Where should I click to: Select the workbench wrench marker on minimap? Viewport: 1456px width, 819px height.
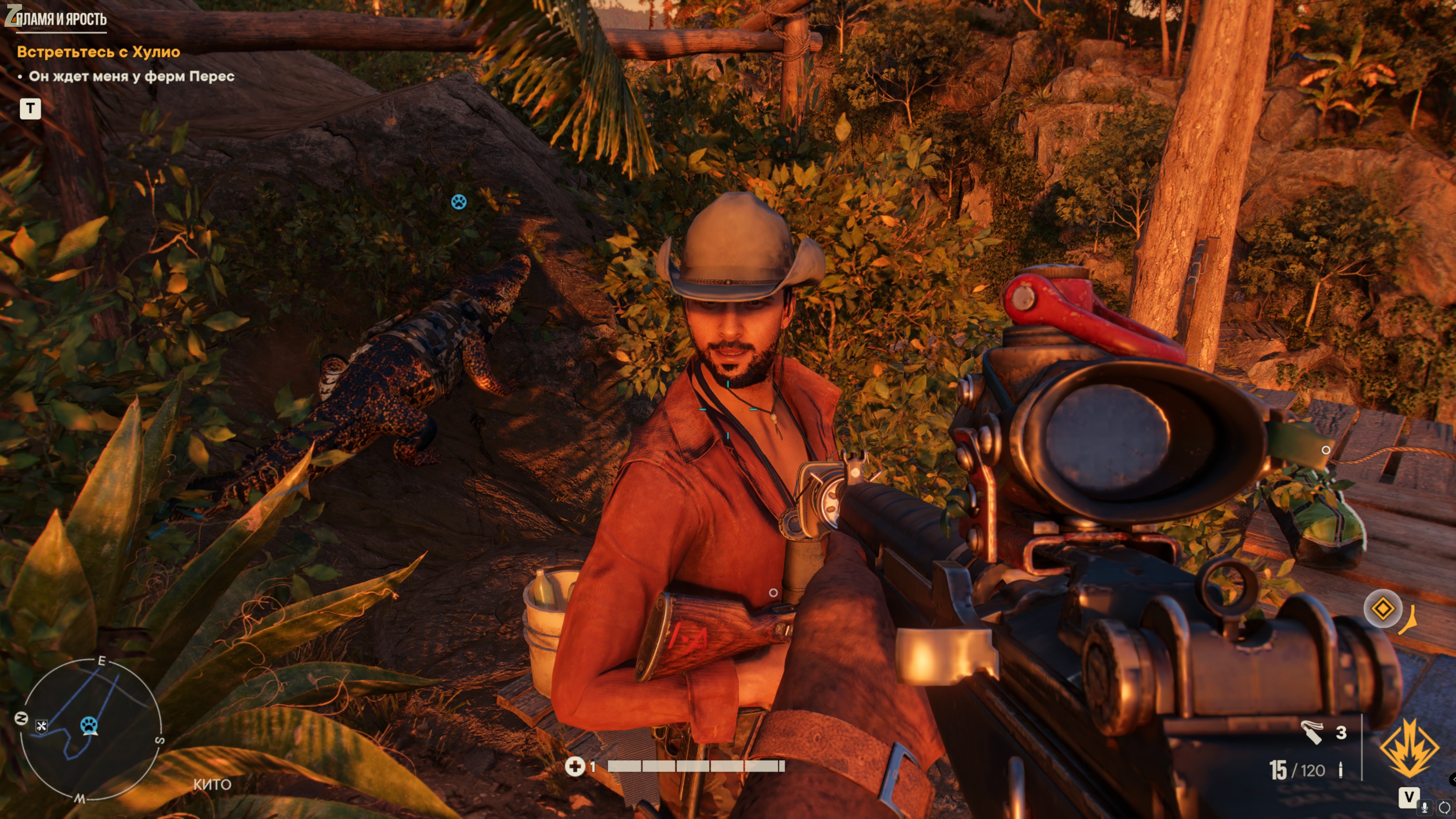41,726
